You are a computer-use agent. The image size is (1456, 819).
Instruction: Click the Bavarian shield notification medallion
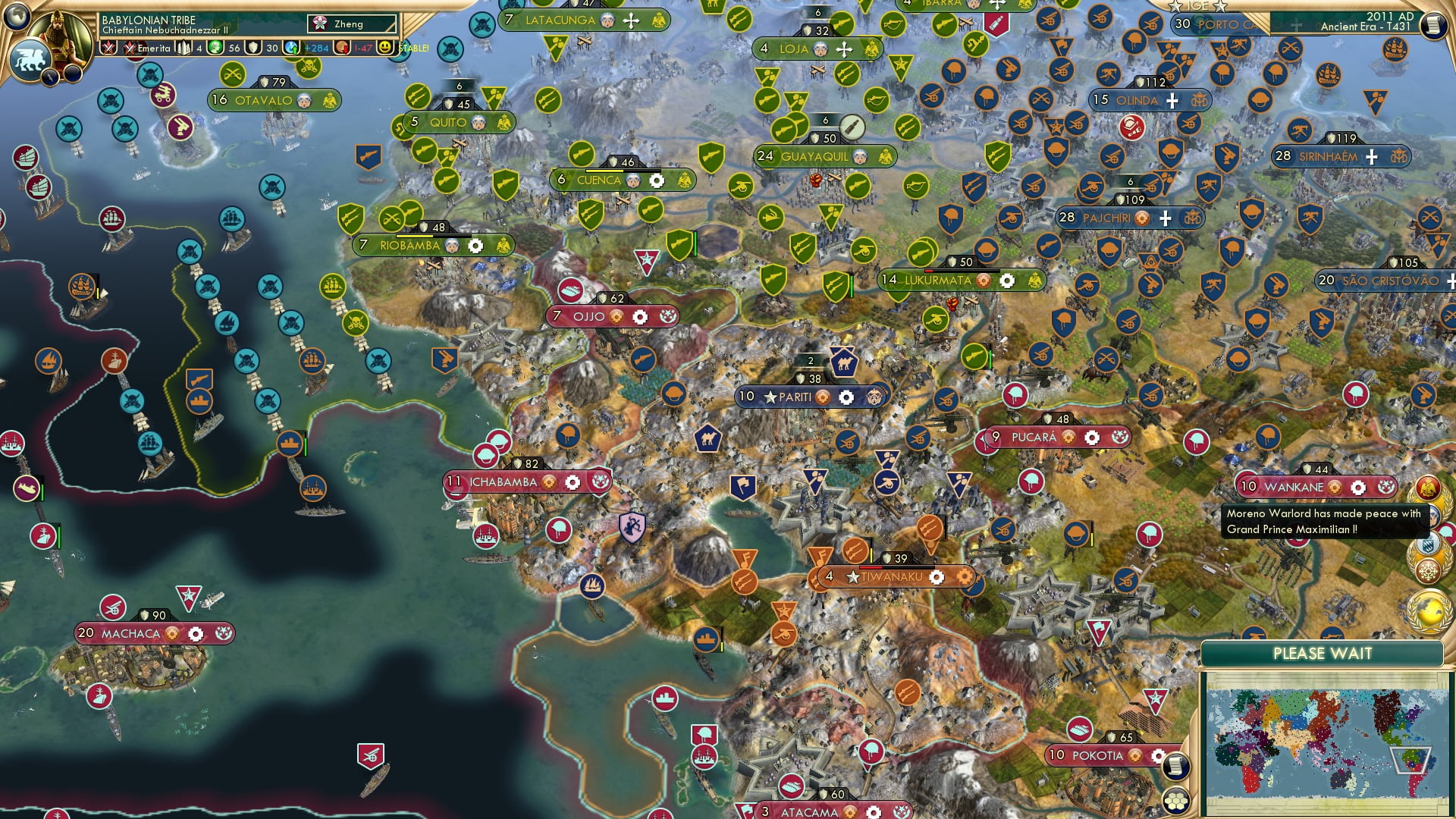coord(1427,544)
